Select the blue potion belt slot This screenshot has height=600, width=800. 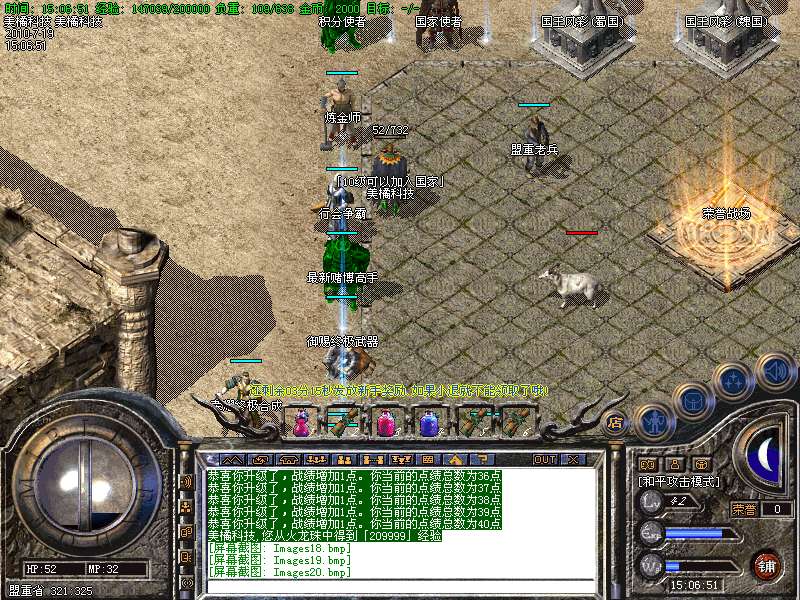(428, 423)
